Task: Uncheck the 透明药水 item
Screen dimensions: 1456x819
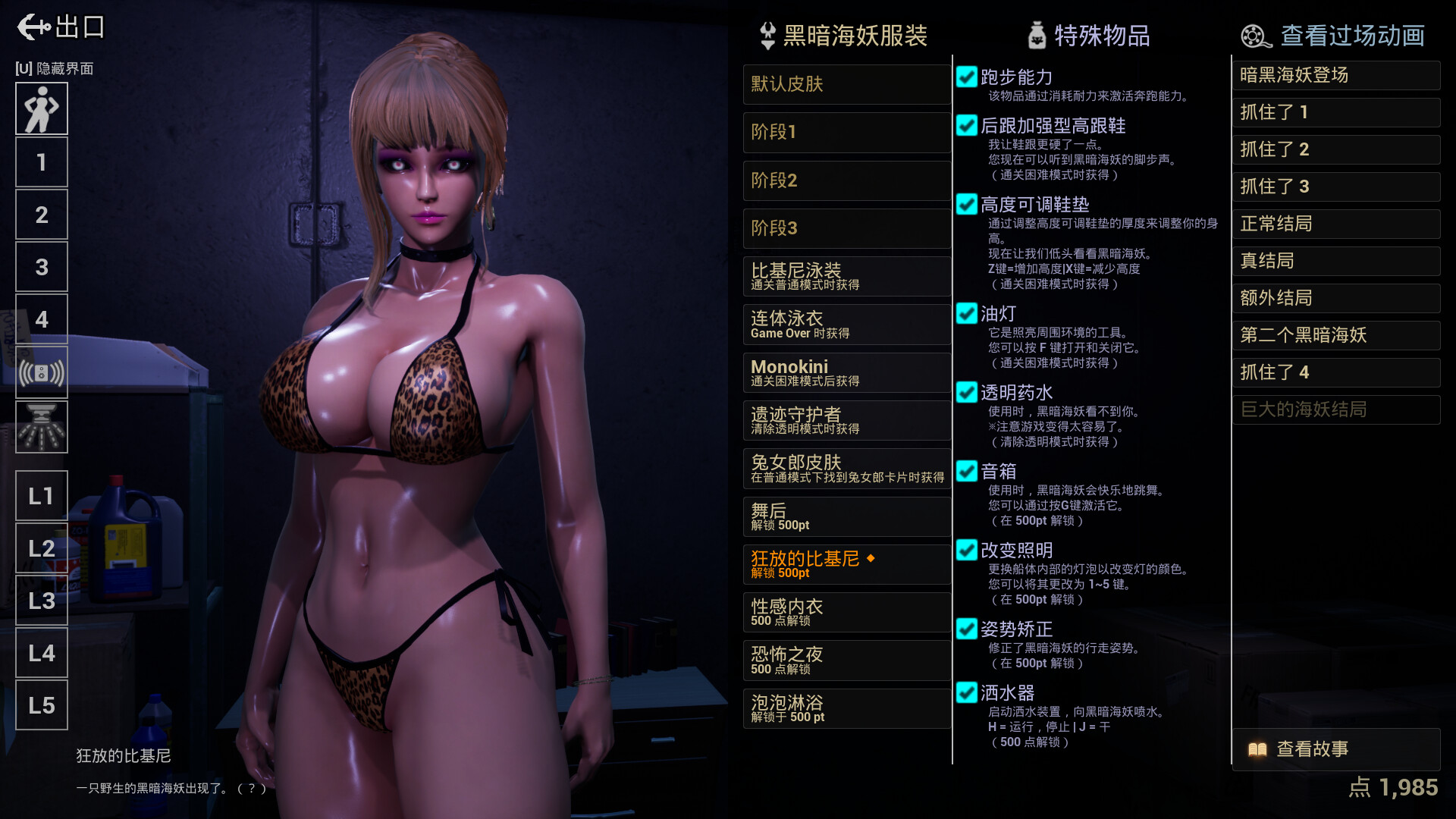Action: (x=967, y=393)
